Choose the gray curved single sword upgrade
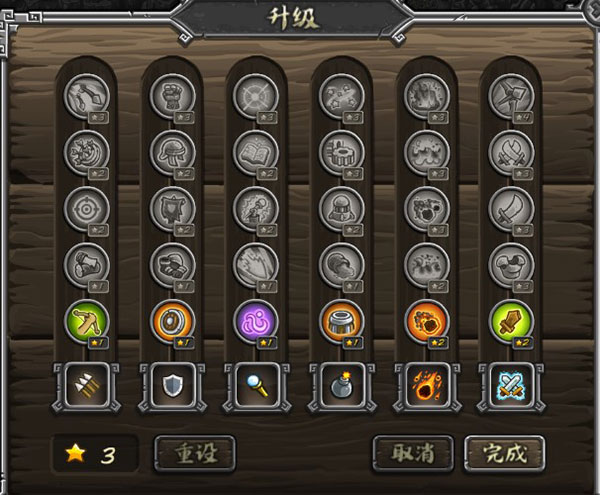Image resolution: width=600 pixels, height=495 pixels. pos(512,208)
